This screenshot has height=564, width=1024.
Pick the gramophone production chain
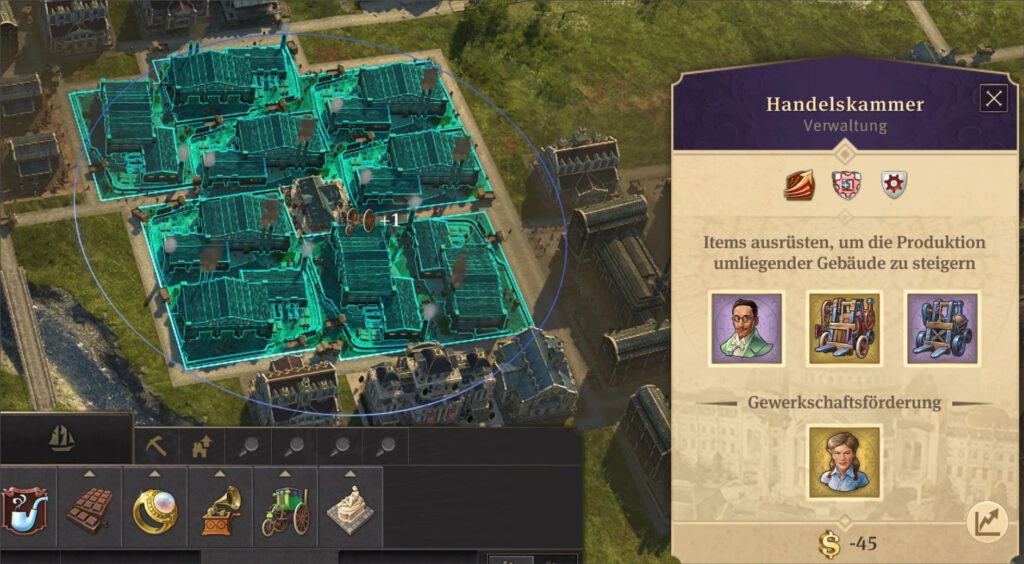pyautogui.click(x=220, y=510)
